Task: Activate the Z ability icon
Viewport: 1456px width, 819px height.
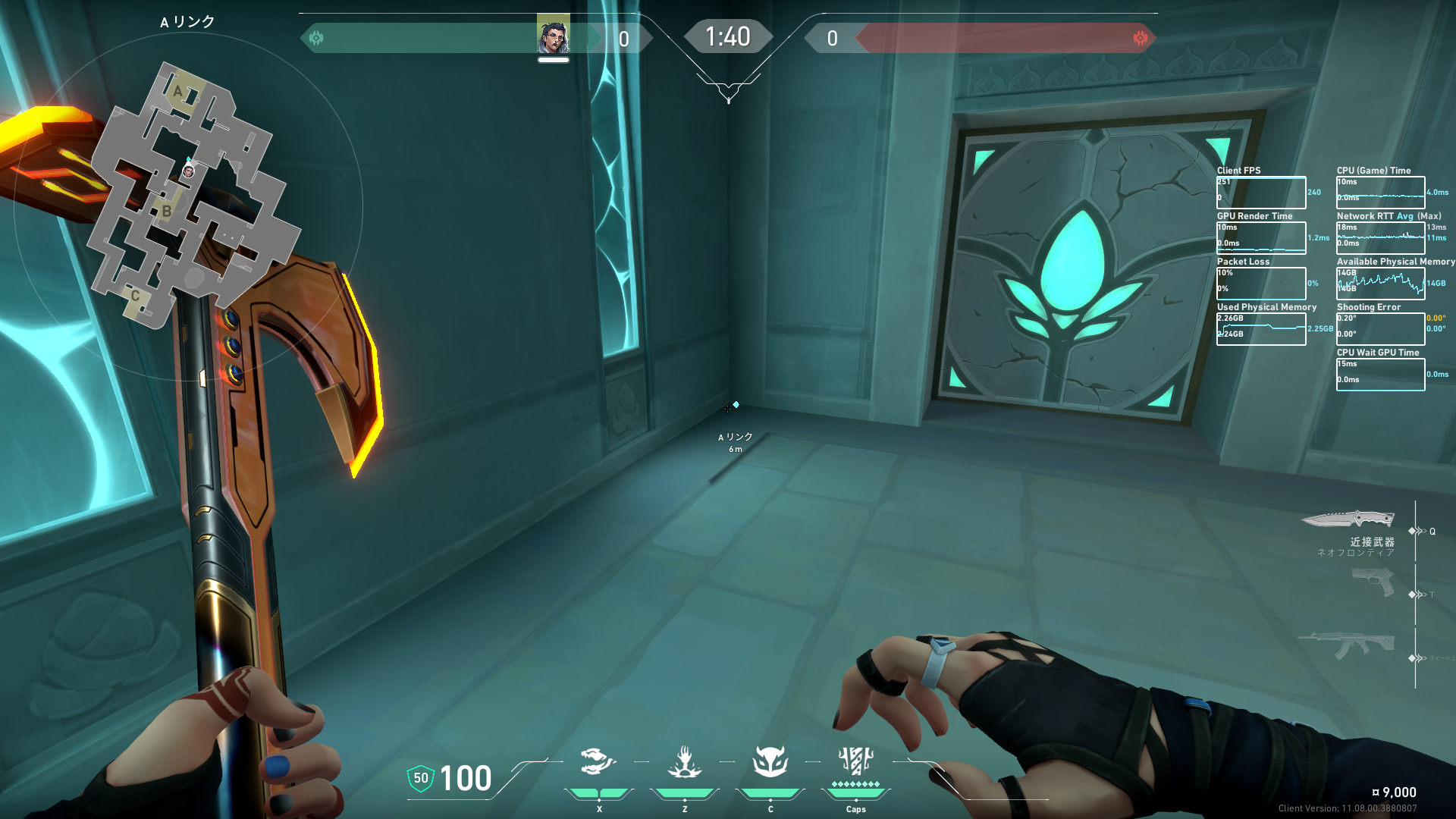Action: click(684, 761)
